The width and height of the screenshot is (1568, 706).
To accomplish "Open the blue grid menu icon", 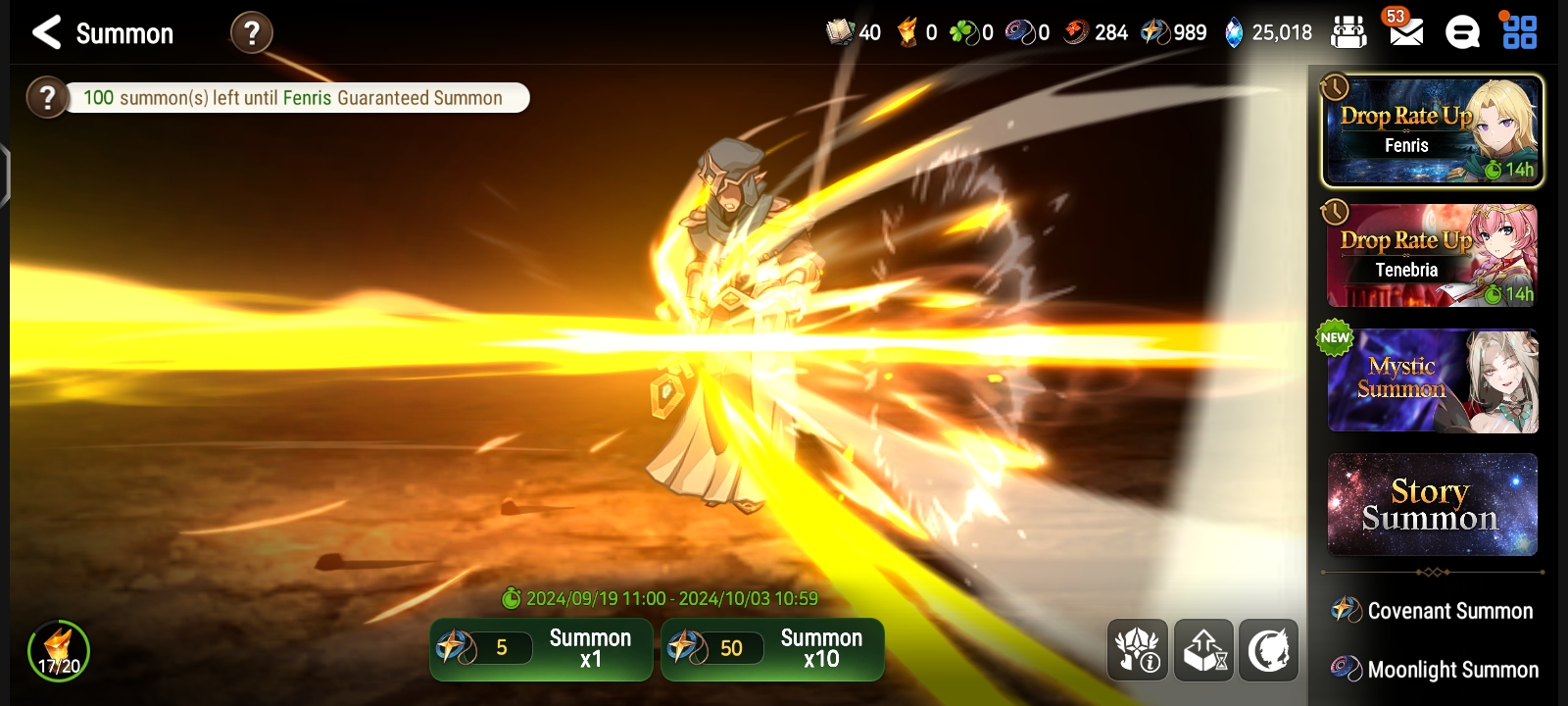I will pyautogui.click(x=1521, y=32).
